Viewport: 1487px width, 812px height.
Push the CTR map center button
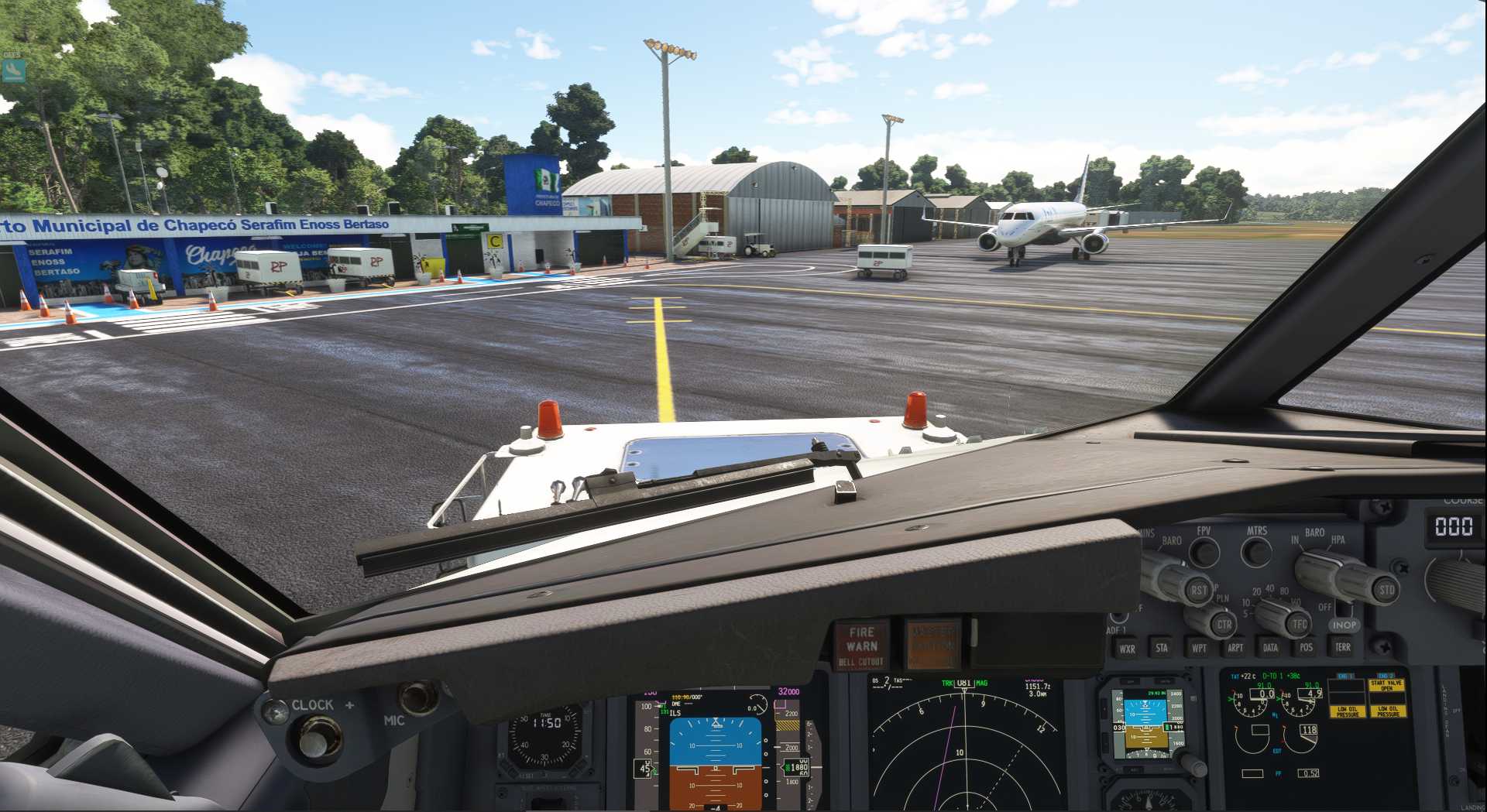click(1223, 624)
